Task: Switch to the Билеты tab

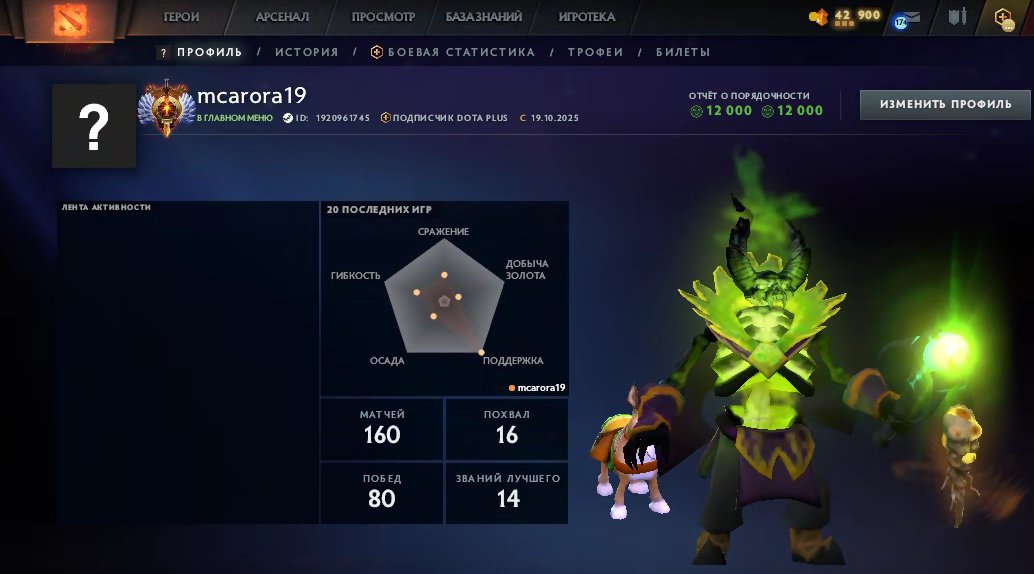Action: [x=683, y=52]
